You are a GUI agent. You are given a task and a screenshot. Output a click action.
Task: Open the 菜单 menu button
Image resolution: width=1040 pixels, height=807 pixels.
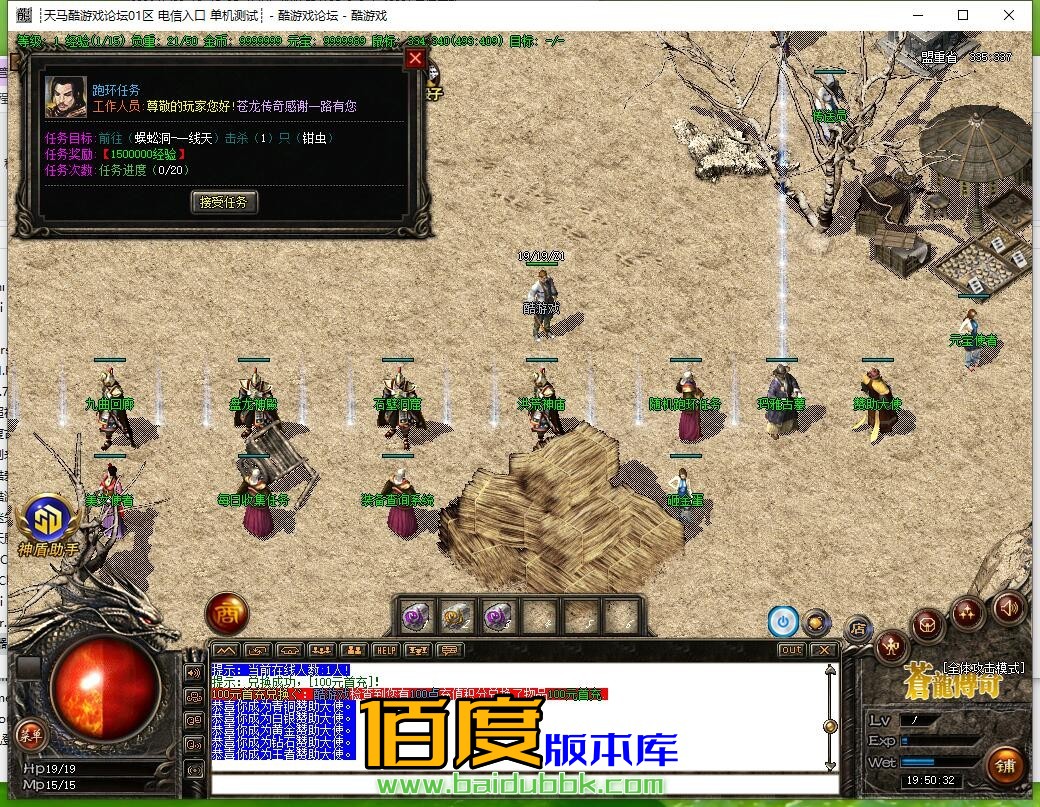[31, 734]
